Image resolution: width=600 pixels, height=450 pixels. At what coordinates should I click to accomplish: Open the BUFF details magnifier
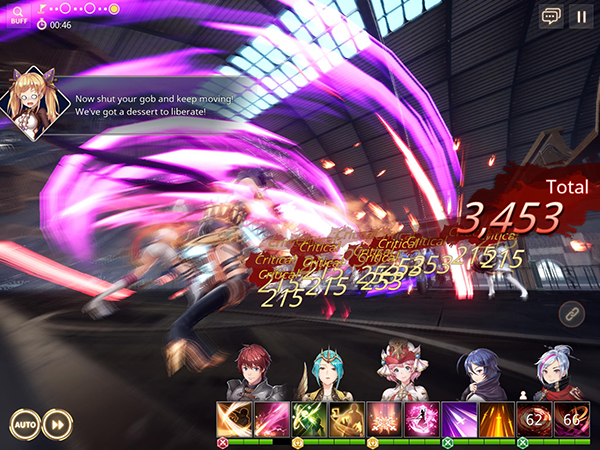click(18, 15)
